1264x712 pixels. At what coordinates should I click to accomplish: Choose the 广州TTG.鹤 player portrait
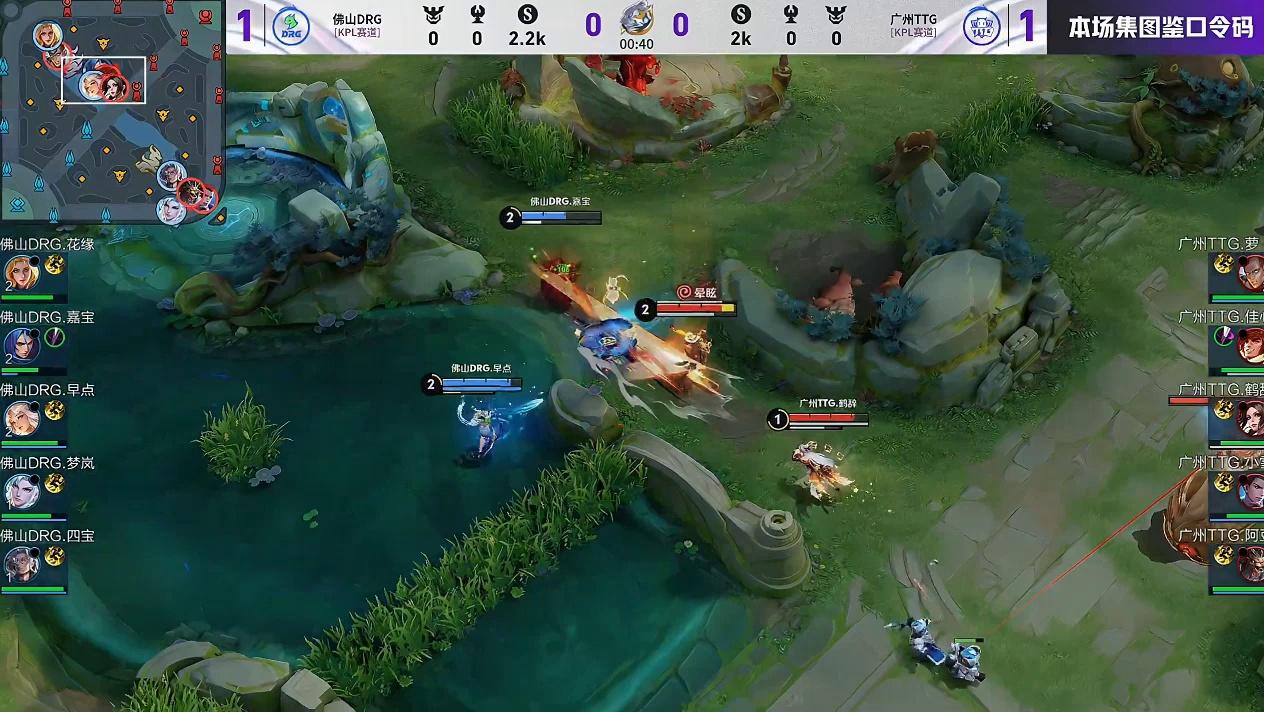coord(1250,418)
